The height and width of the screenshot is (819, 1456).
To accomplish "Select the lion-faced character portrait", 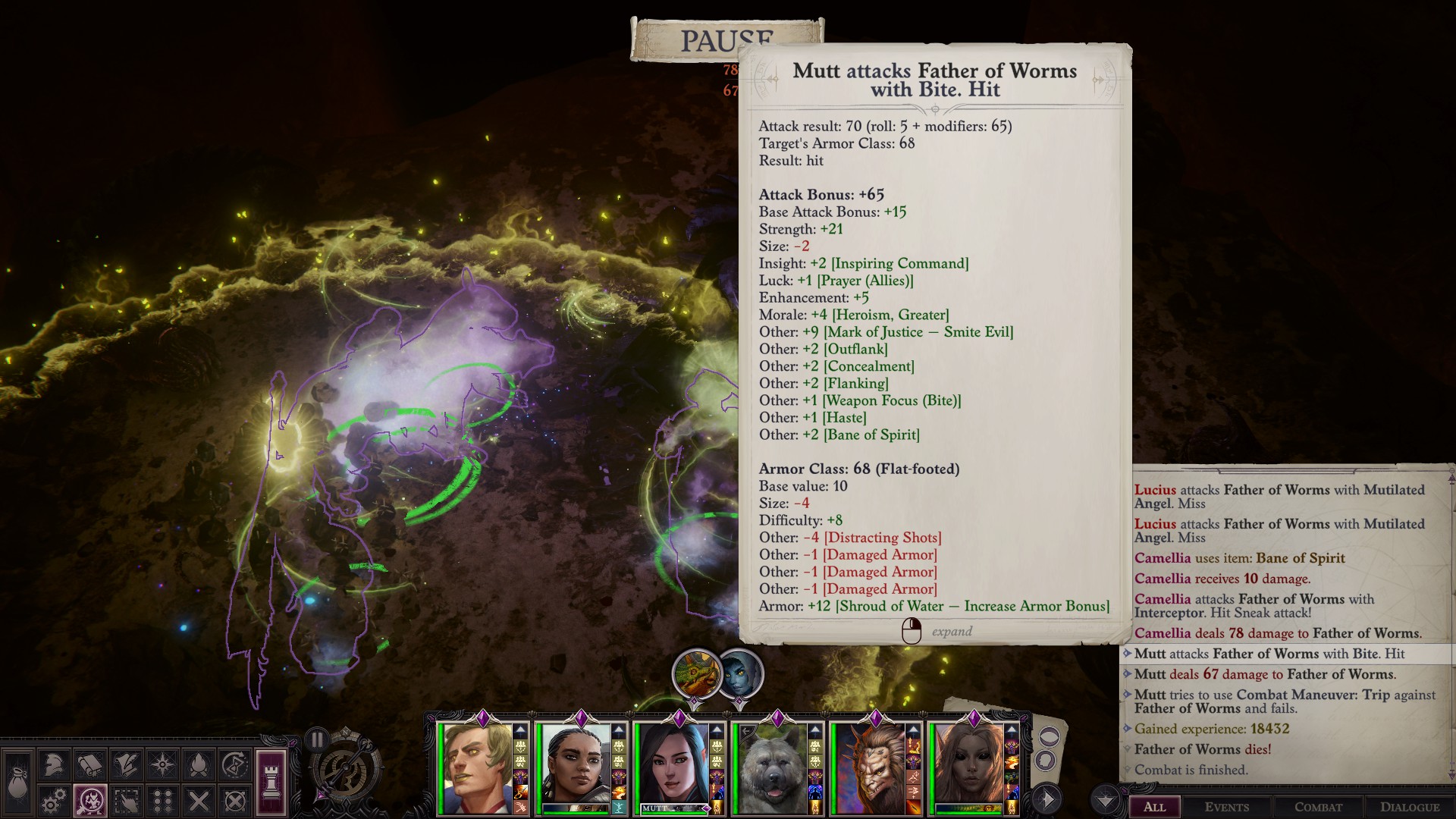I will (869, 768).
